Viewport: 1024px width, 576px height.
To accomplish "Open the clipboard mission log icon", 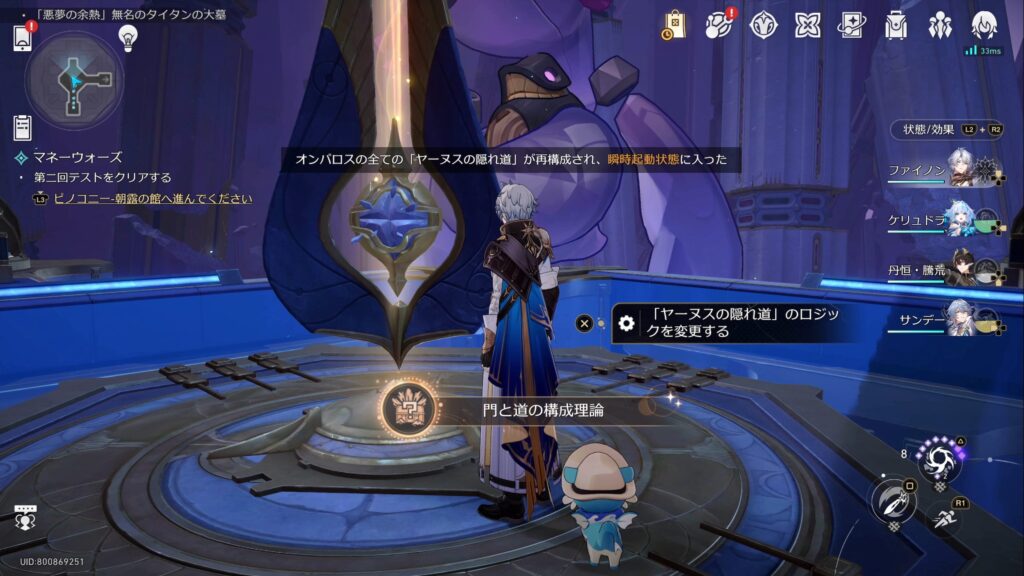I will pyautogui.click(x=23, y=127).
